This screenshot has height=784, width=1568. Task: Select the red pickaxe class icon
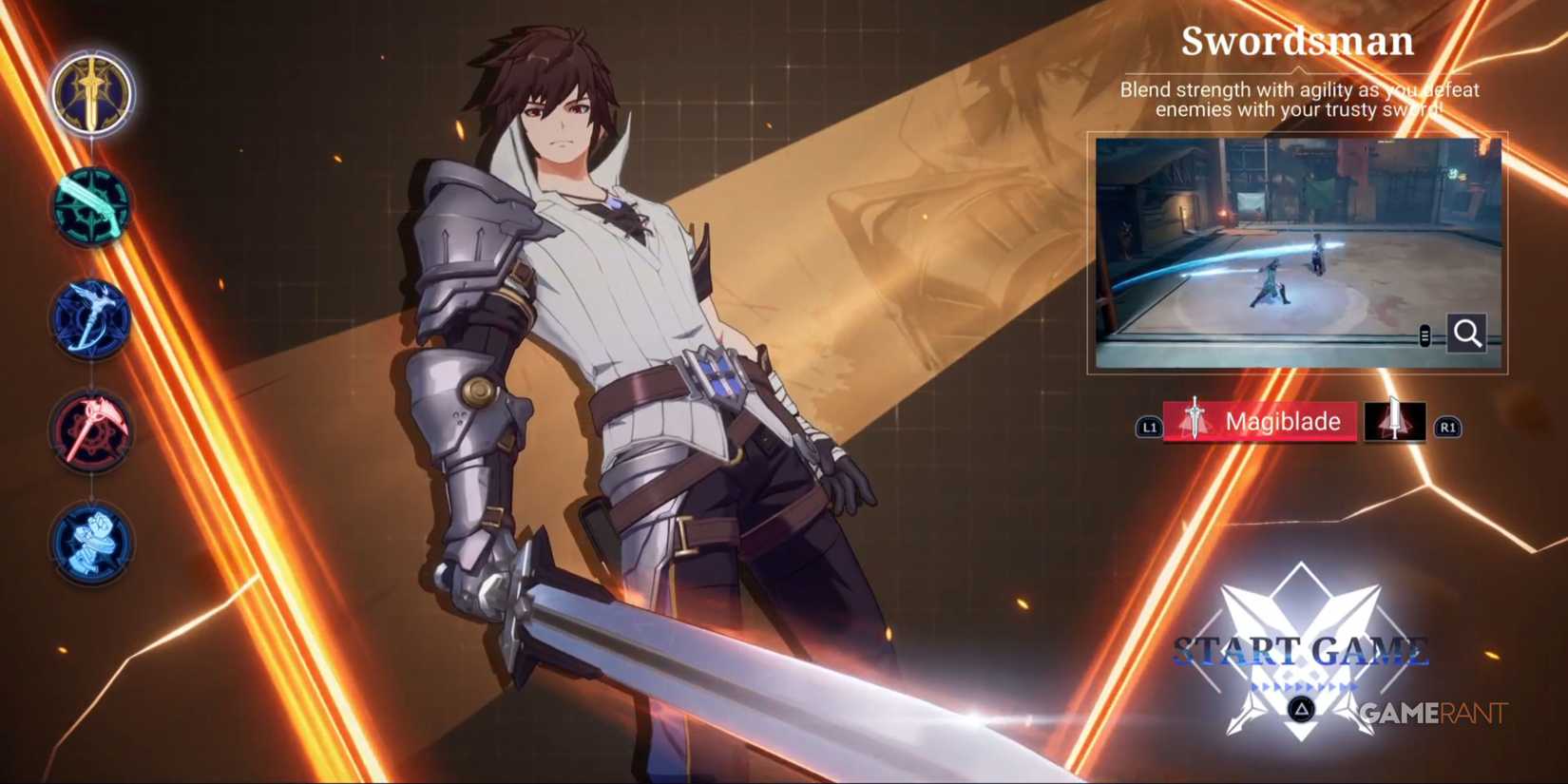pos(90,430)
